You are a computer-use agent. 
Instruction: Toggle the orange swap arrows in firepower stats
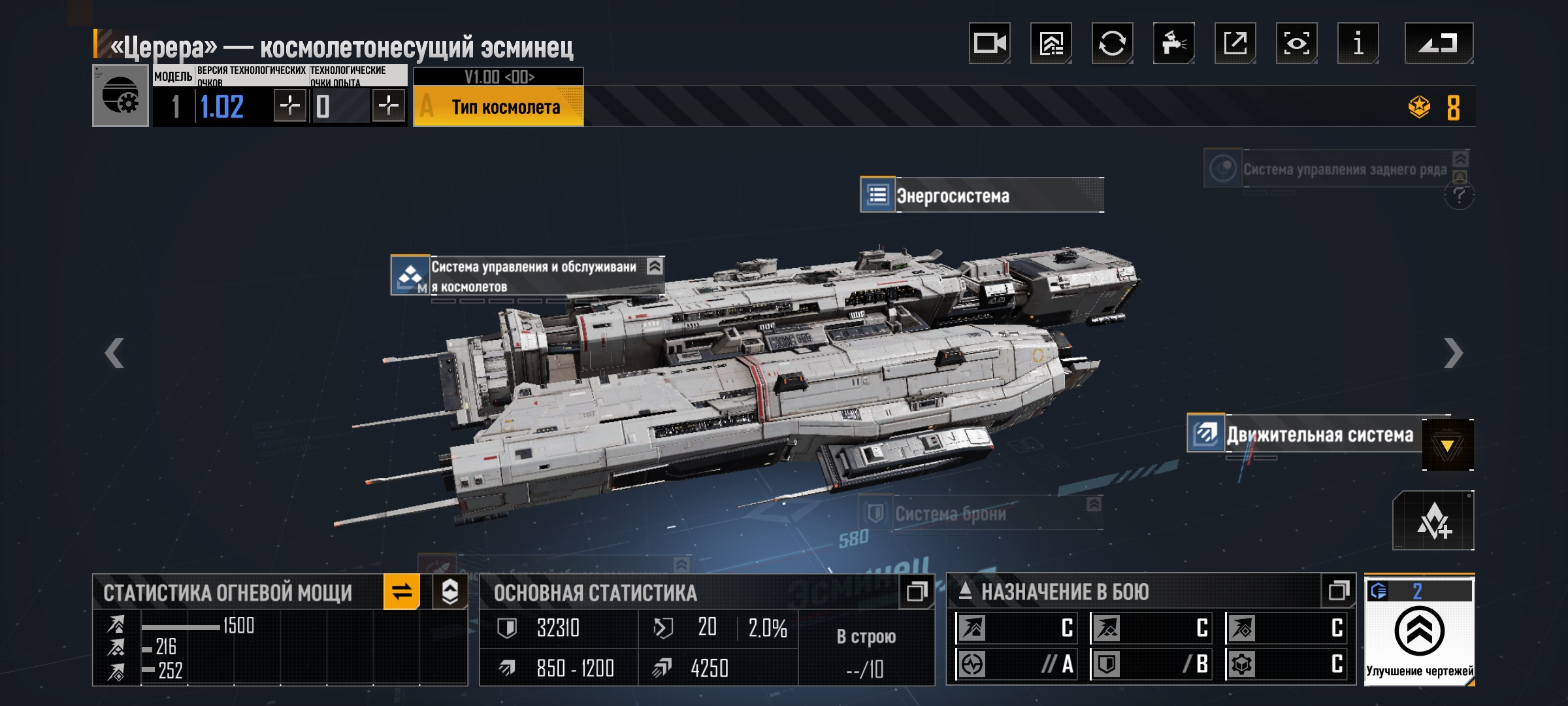point(401,592)
